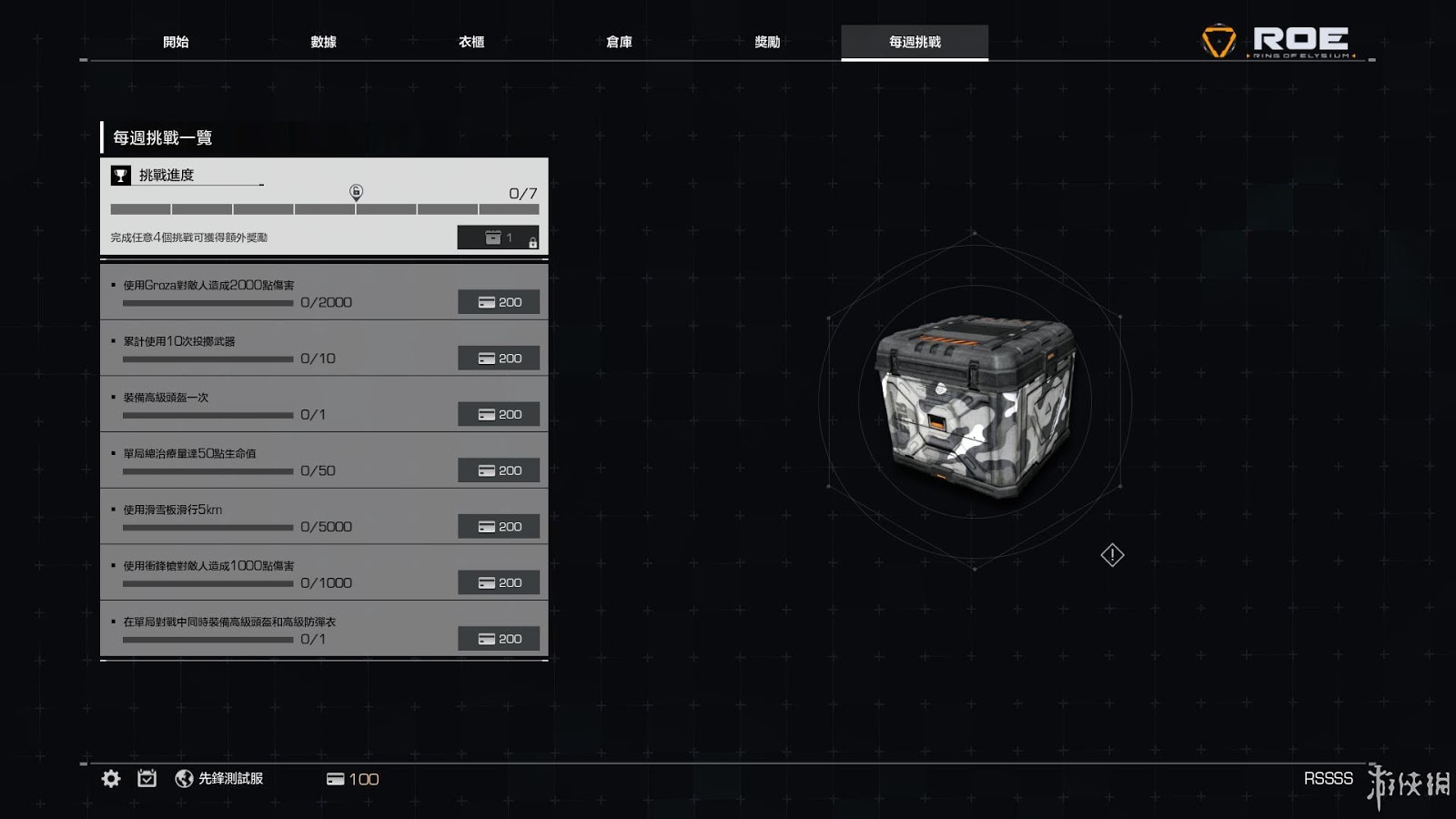This screenshot has height=819, width=1456.
Task: Select the 衣櫃 tab
Action: tap(471, 42)
